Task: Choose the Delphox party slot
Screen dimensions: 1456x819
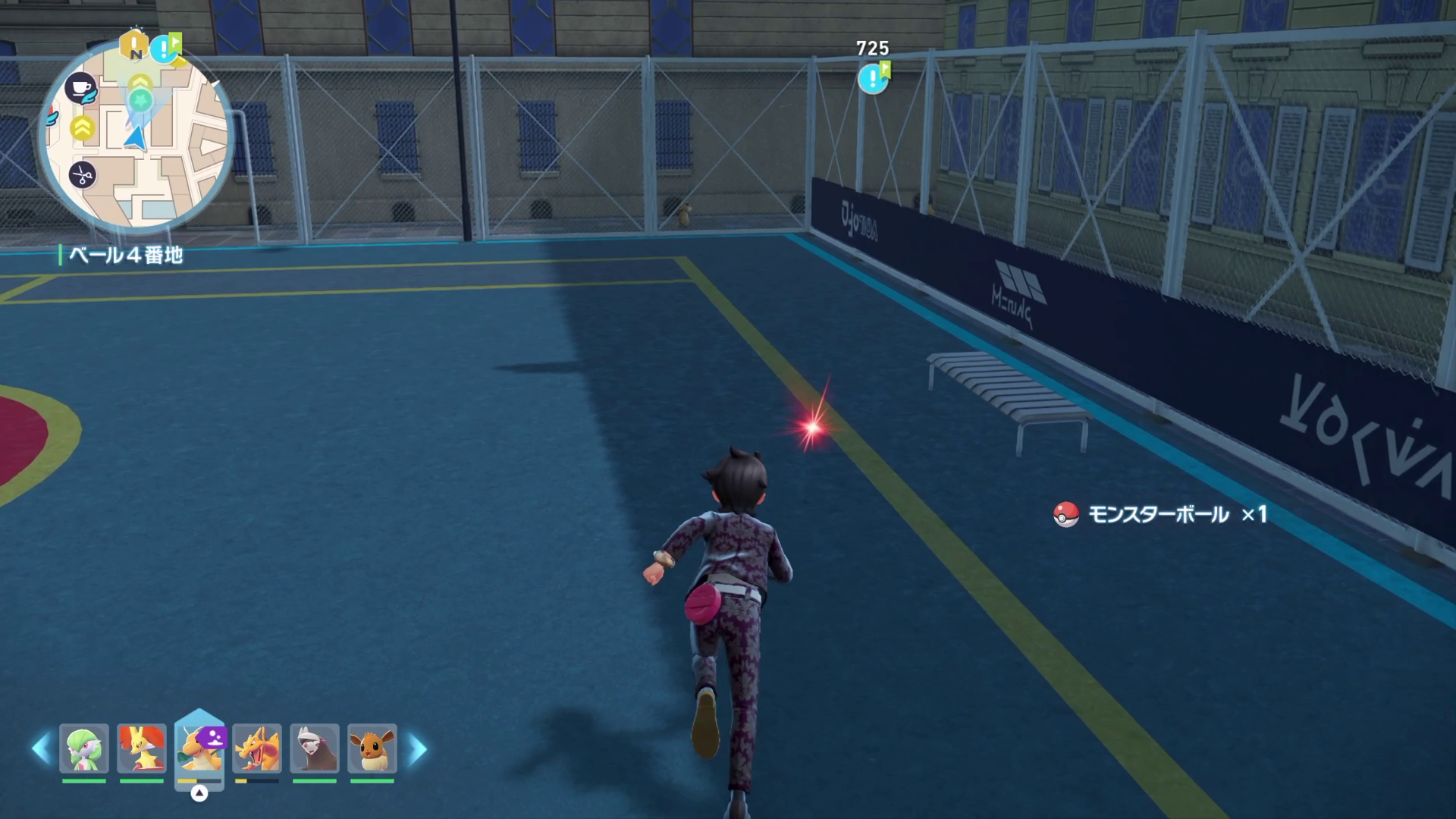Action: click(x=142, y=748)
